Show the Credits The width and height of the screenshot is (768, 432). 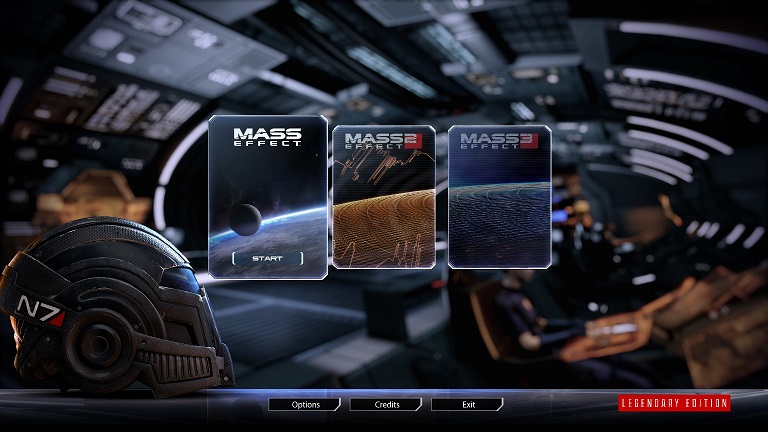click(386, 405)
